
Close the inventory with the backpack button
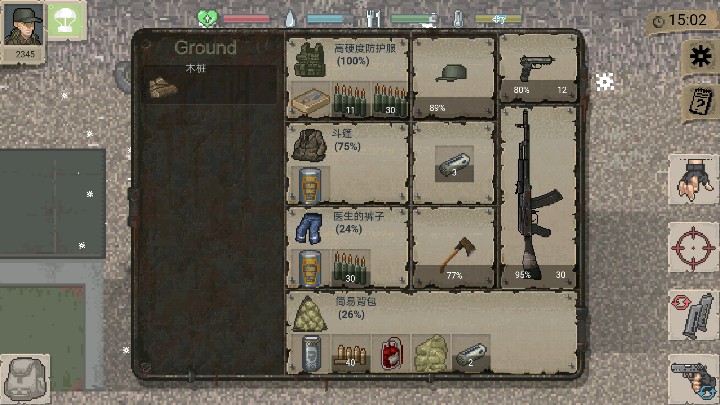click(26, 380)
